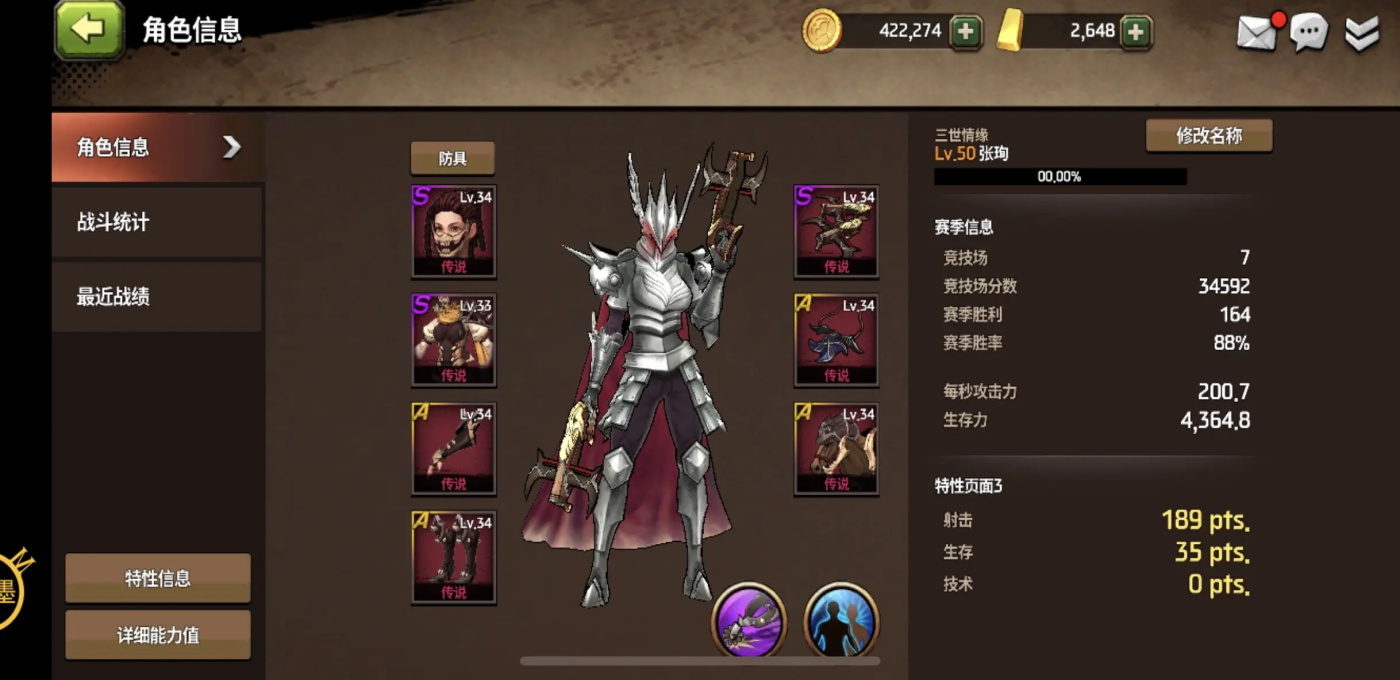Add more gold bars with plus button

(1135, 31)
